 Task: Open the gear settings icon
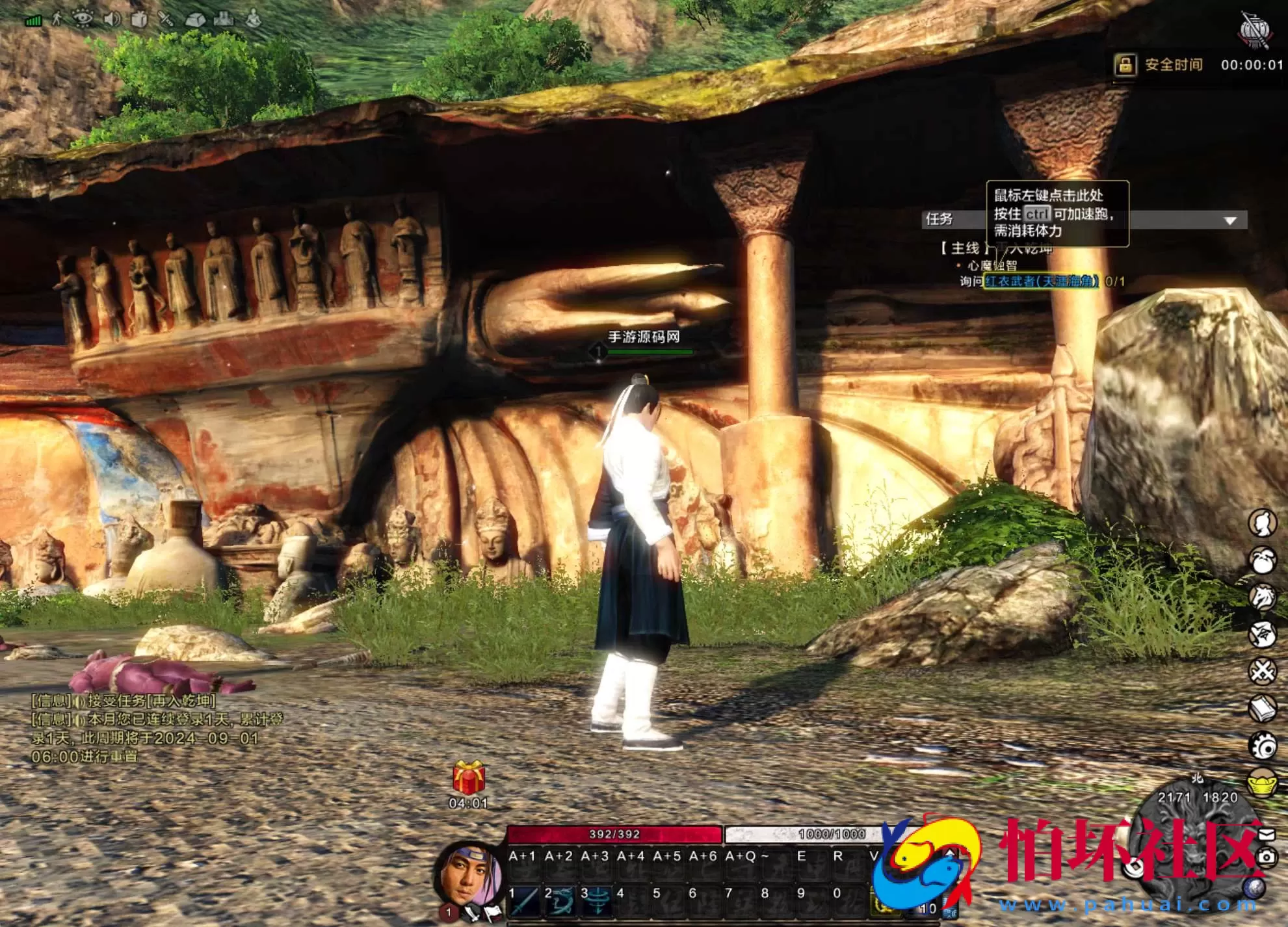(x=1263, y=746)
